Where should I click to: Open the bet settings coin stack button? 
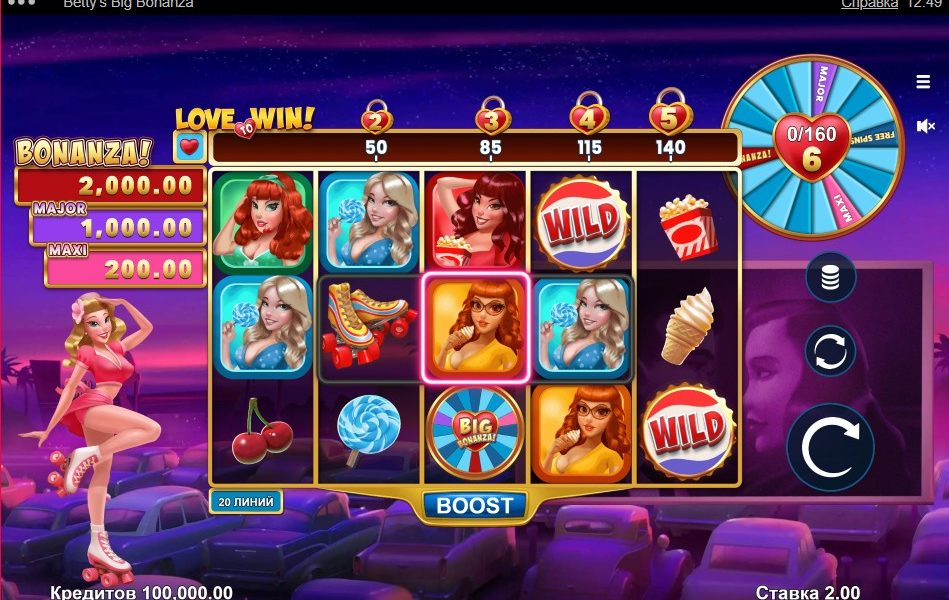(830, 277)
